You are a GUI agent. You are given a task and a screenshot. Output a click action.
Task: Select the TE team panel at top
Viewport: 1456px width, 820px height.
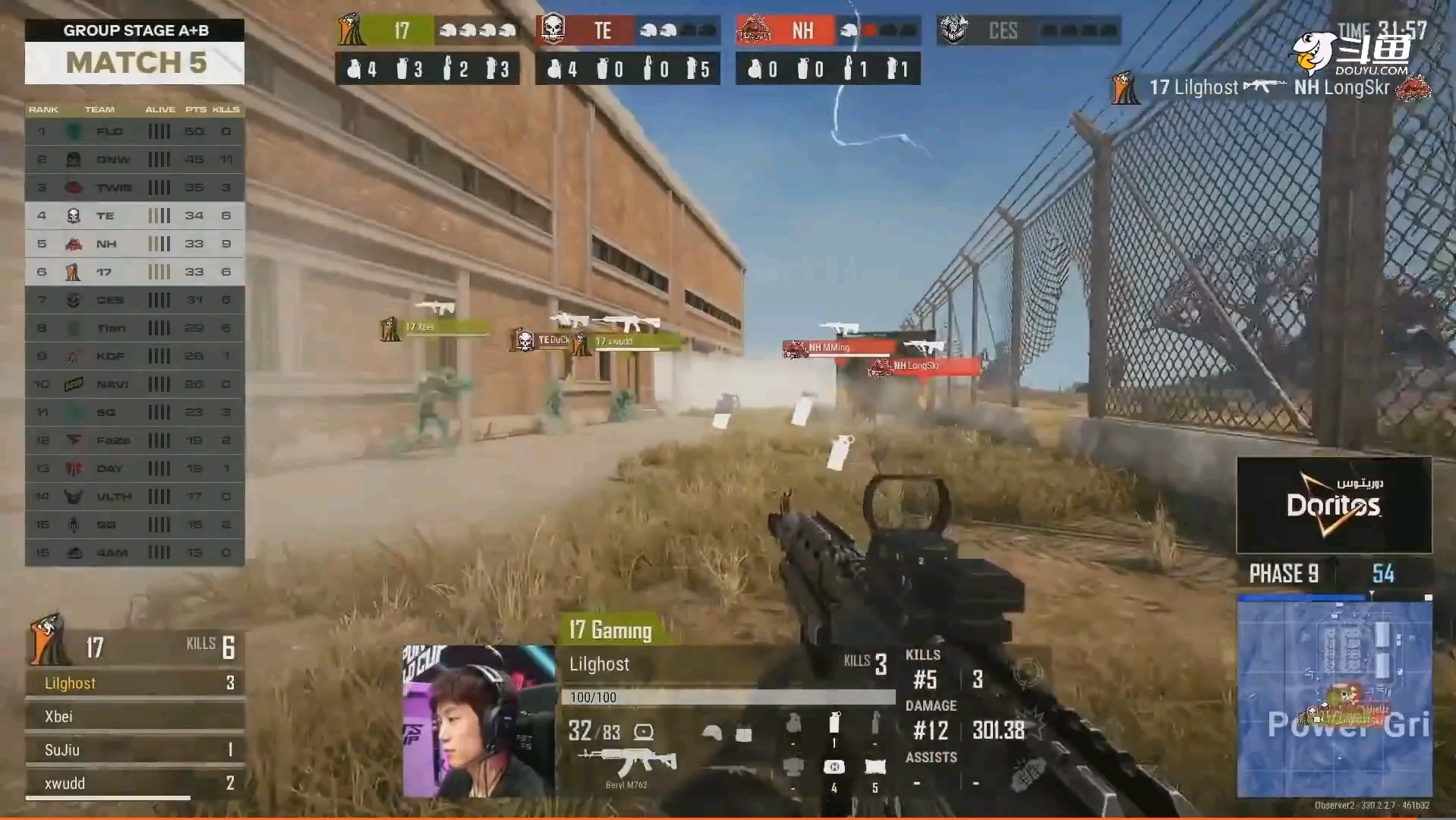pos(627,31)
